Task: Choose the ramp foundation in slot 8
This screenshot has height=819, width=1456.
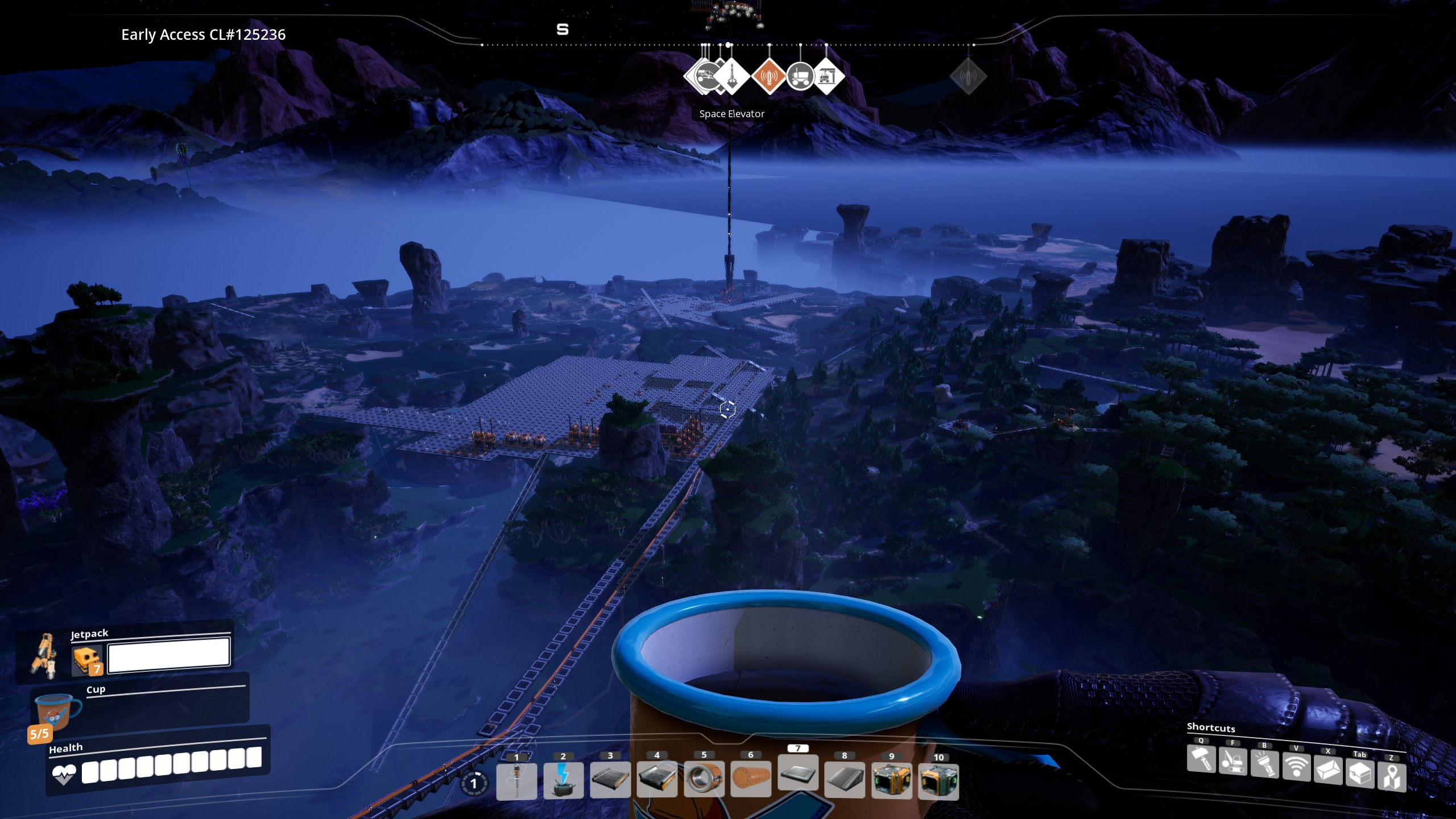Action: click(x=845, y=779)
